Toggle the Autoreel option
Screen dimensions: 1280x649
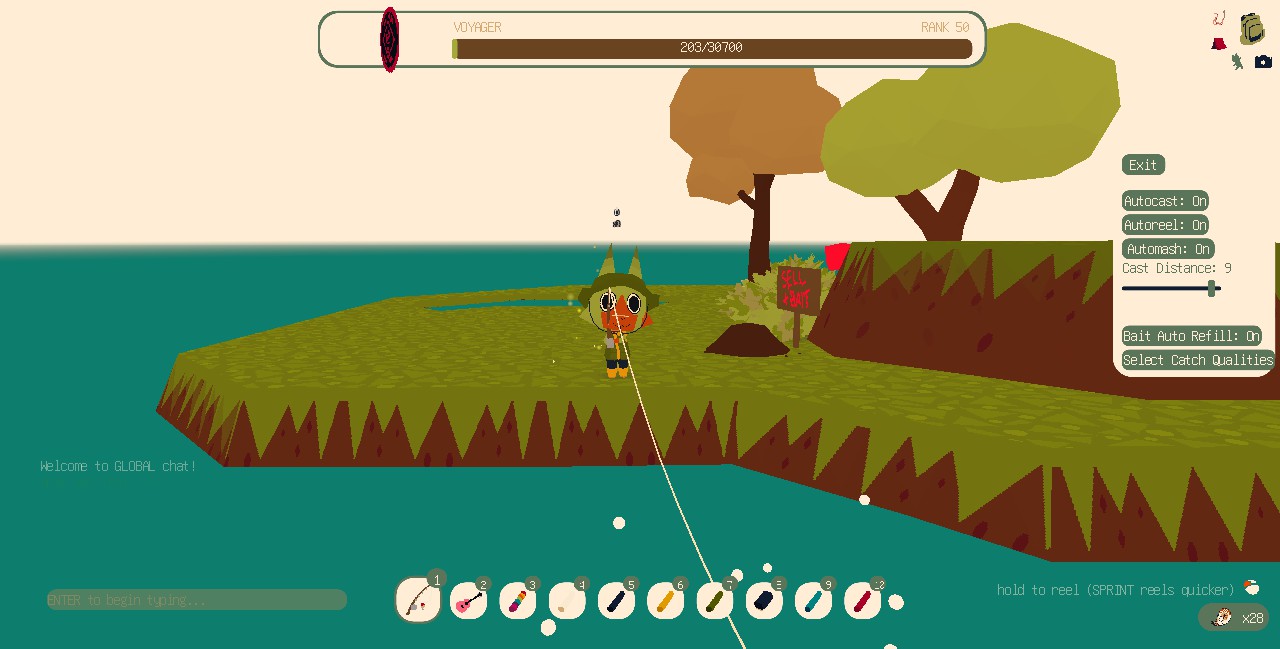(x=1165, y=225)
